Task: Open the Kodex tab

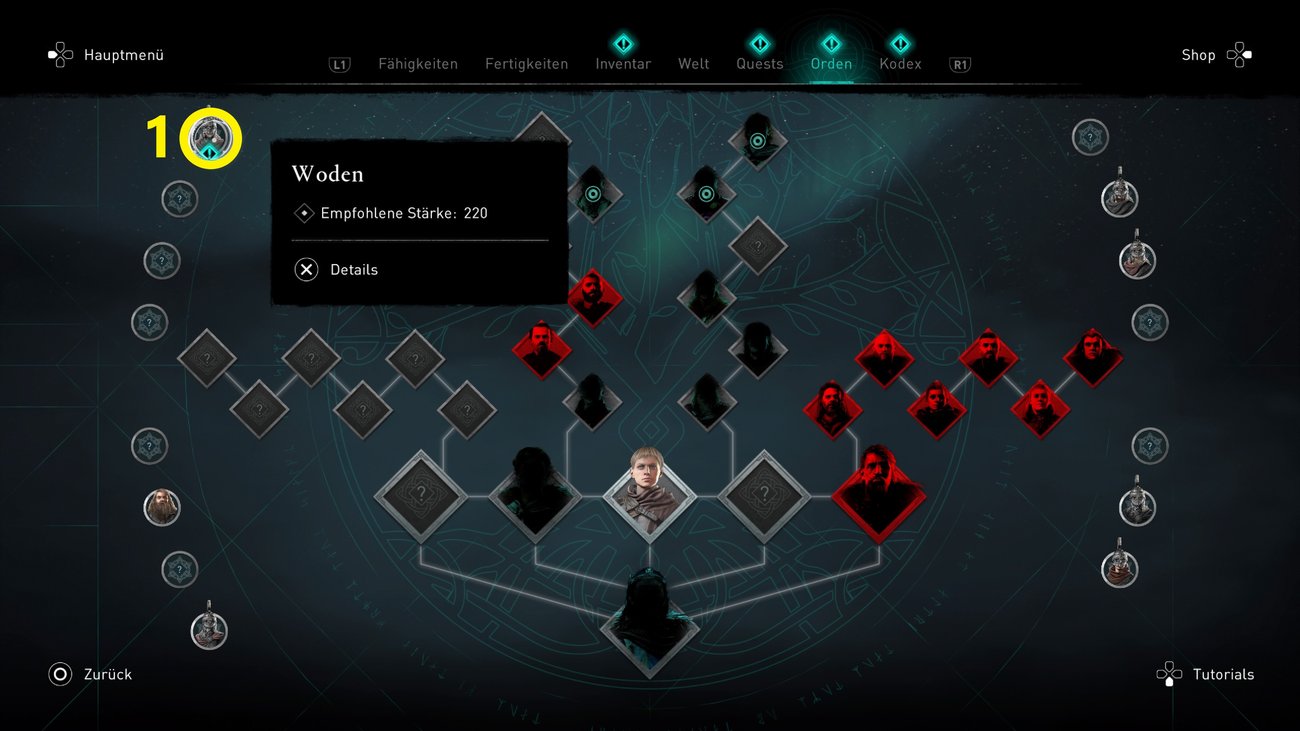Action: point(900,64)
